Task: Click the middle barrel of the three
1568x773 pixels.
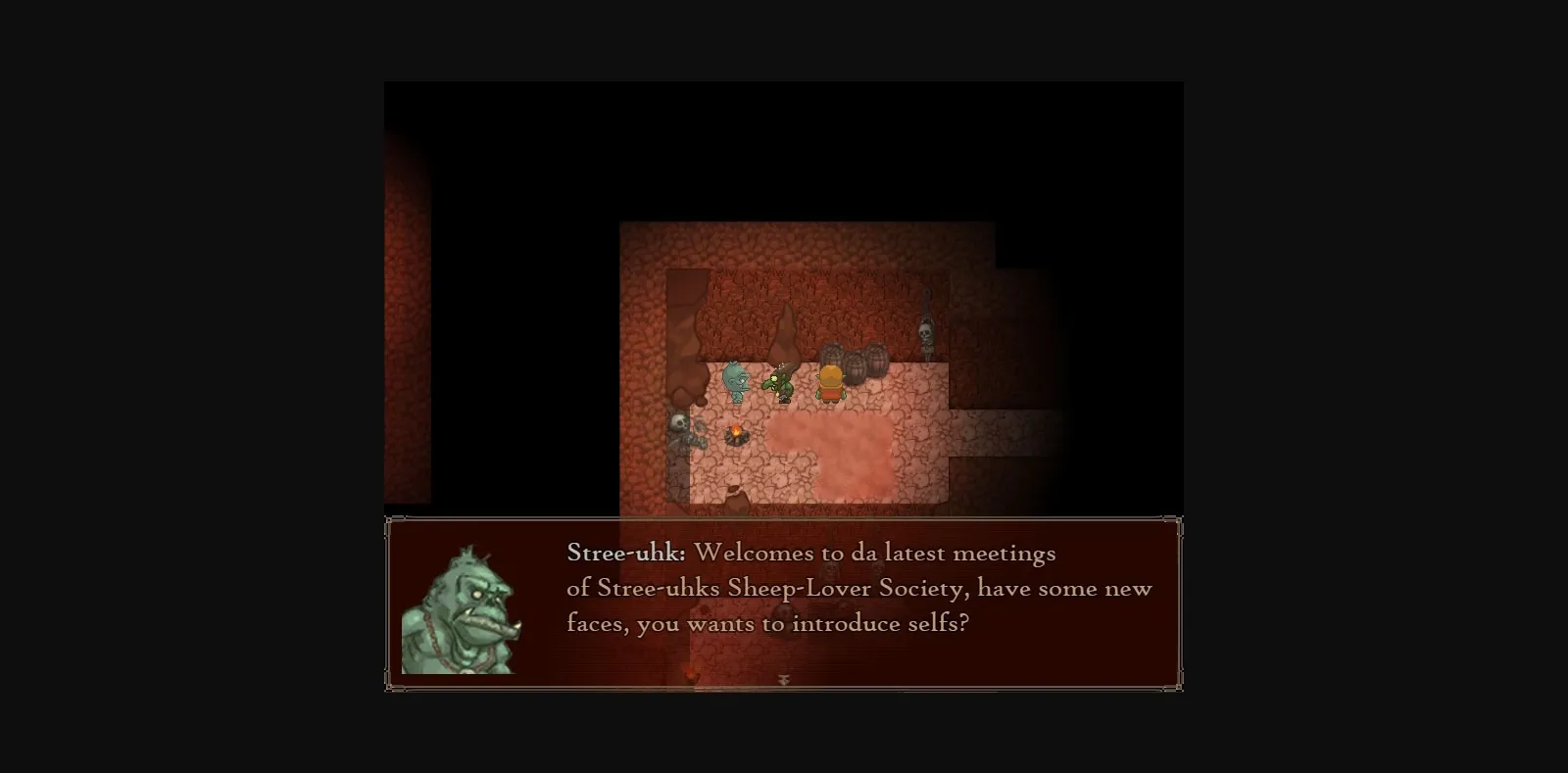Action: [x=857, y=364]
